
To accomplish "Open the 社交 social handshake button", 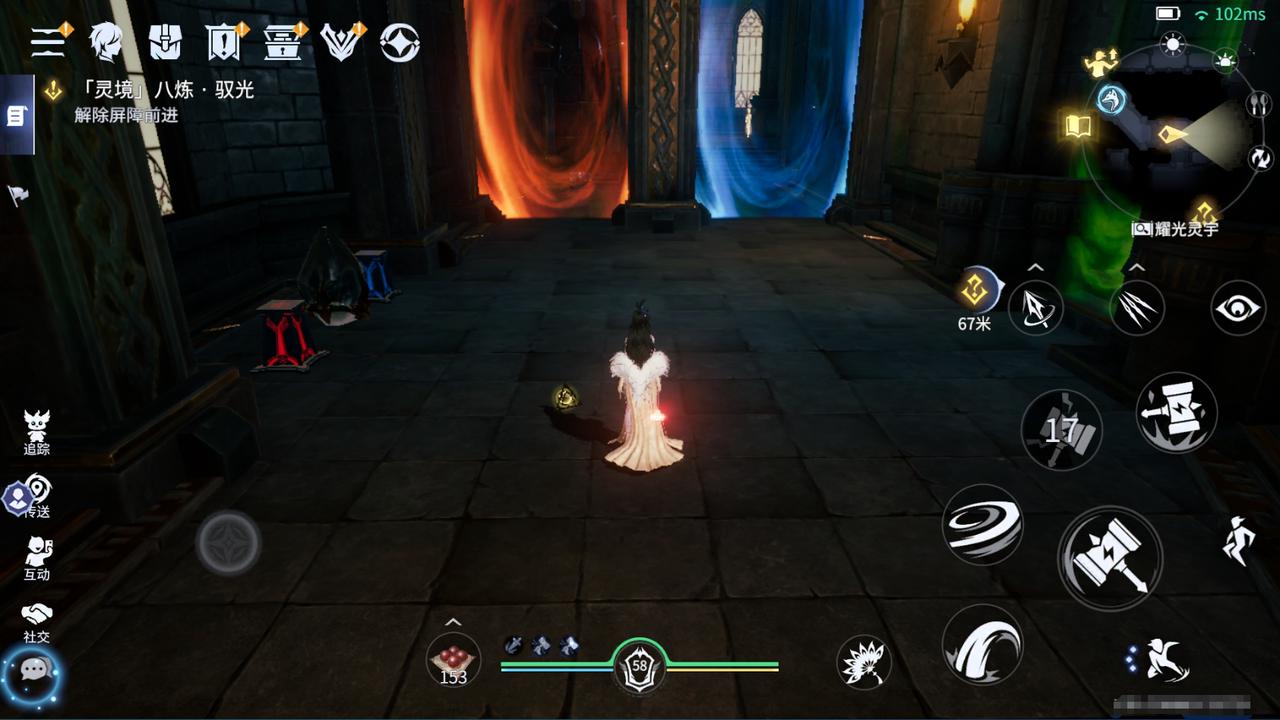I will click(37, 620).
